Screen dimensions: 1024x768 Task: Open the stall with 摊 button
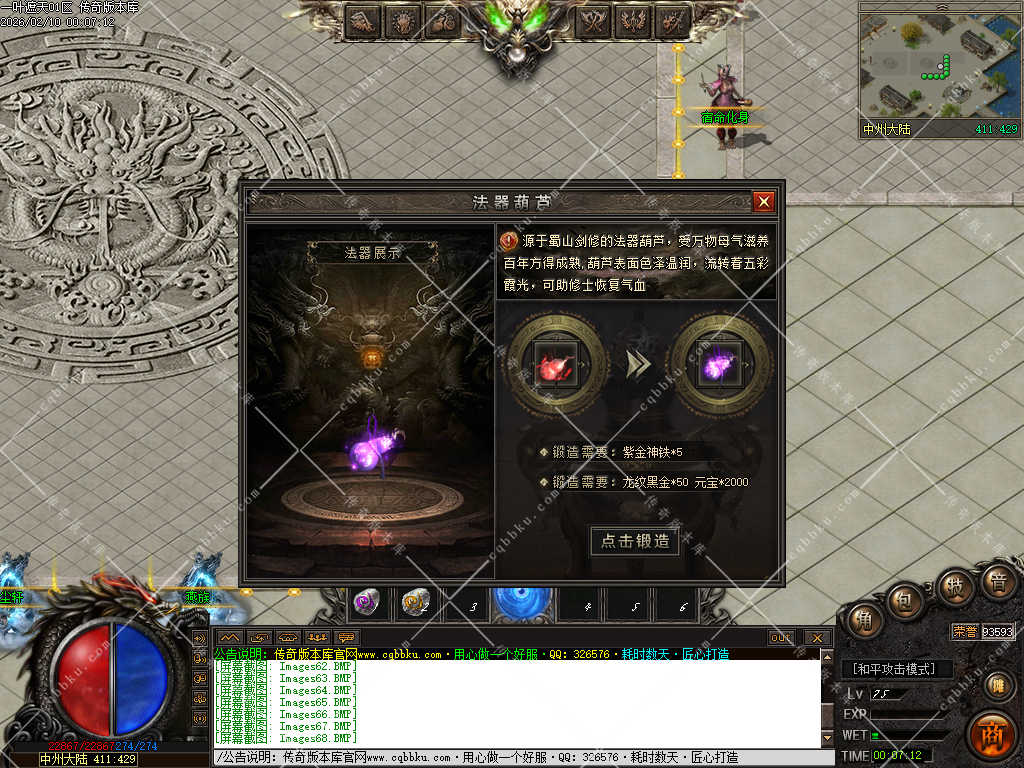click(x=996, y=685)
